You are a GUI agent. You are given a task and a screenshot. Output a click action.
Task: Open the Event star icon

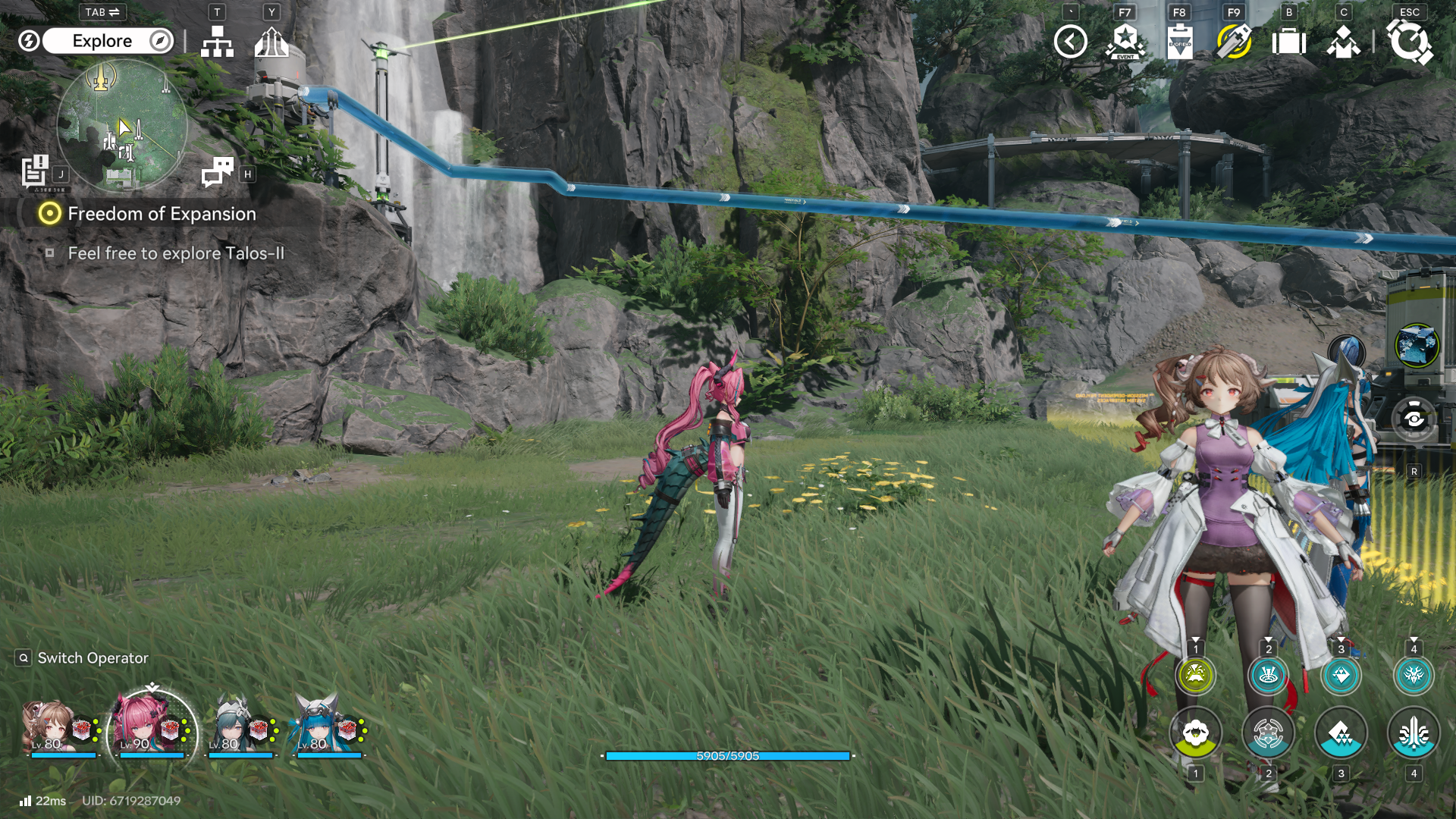pos(1125,42)
